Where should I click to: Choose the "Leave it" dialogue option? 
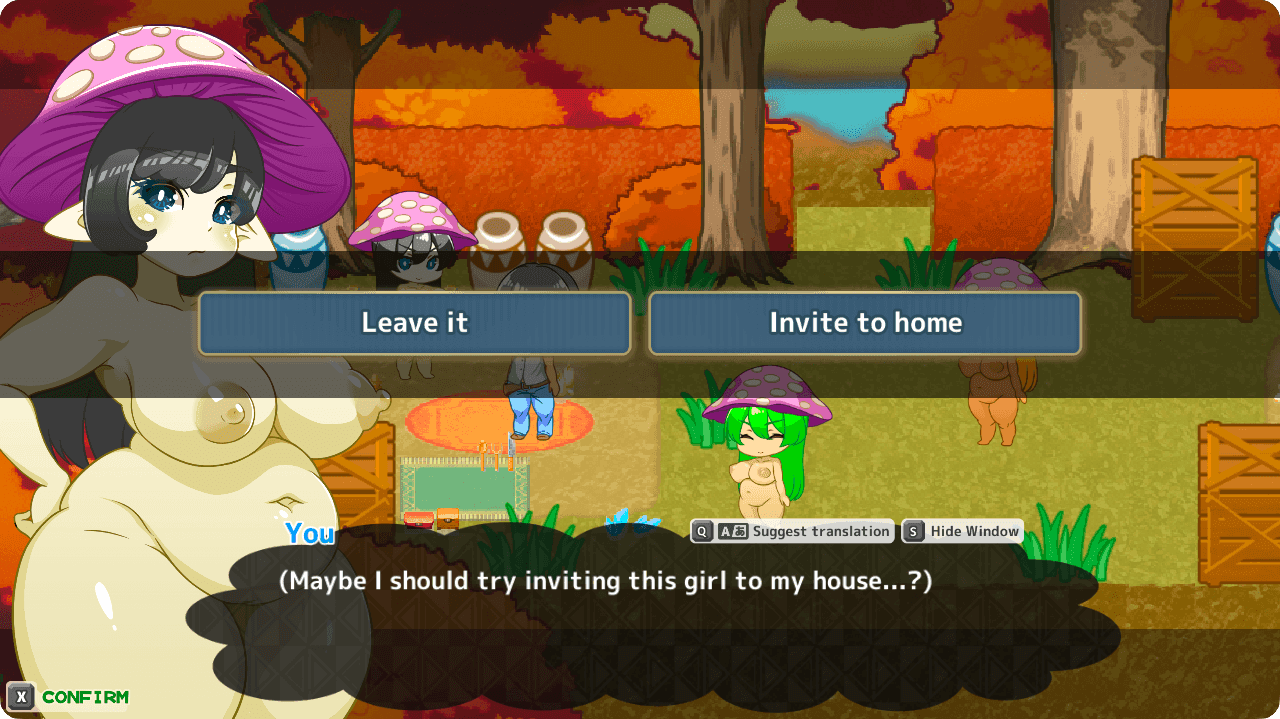pyautogui.click(x=414, y=323)
